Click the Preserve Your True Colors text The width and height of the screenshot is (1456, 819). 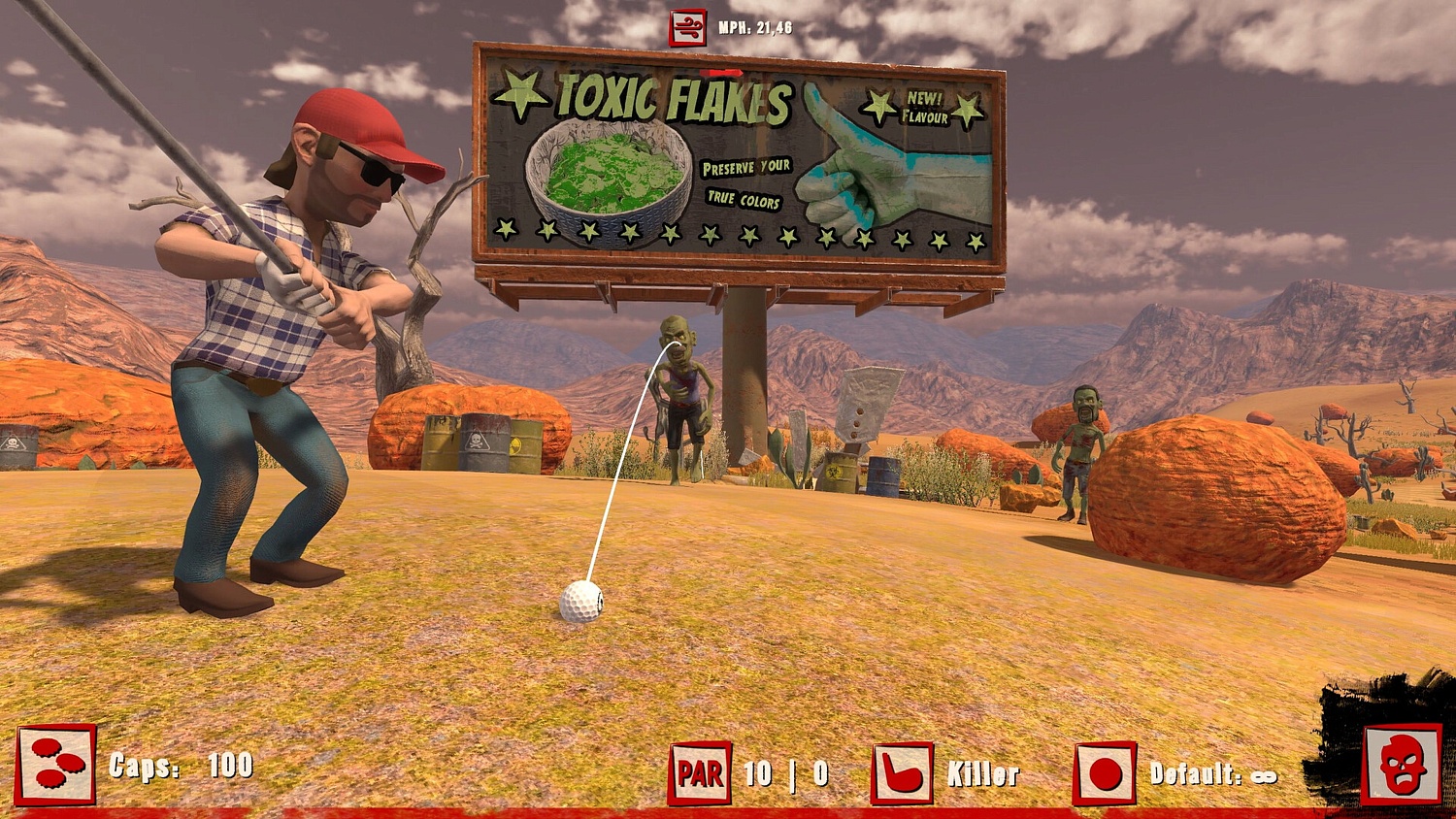(743, 183)
